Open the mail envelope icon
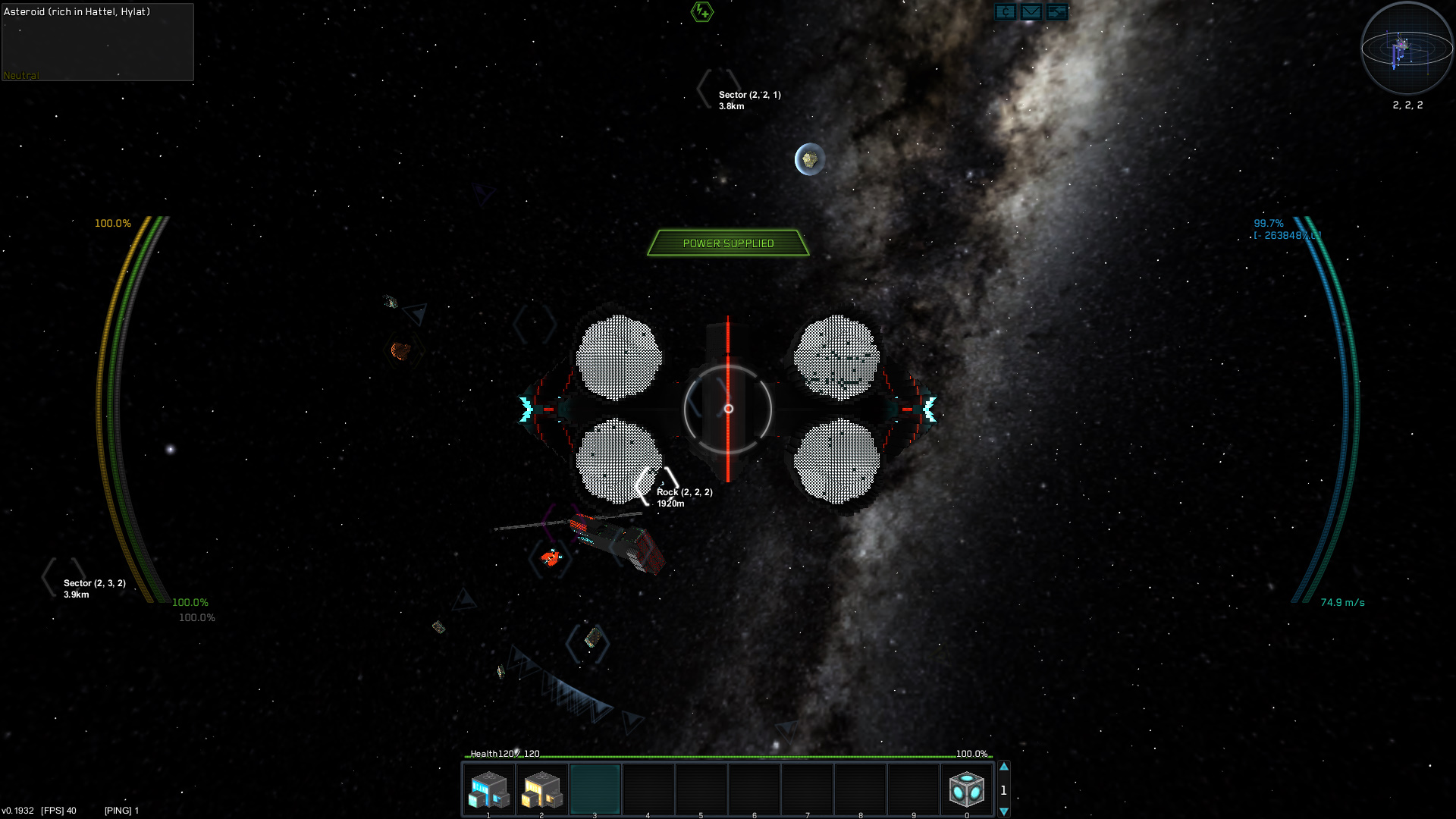This screenshot has height=819, width=1456. click(1031, 12)
